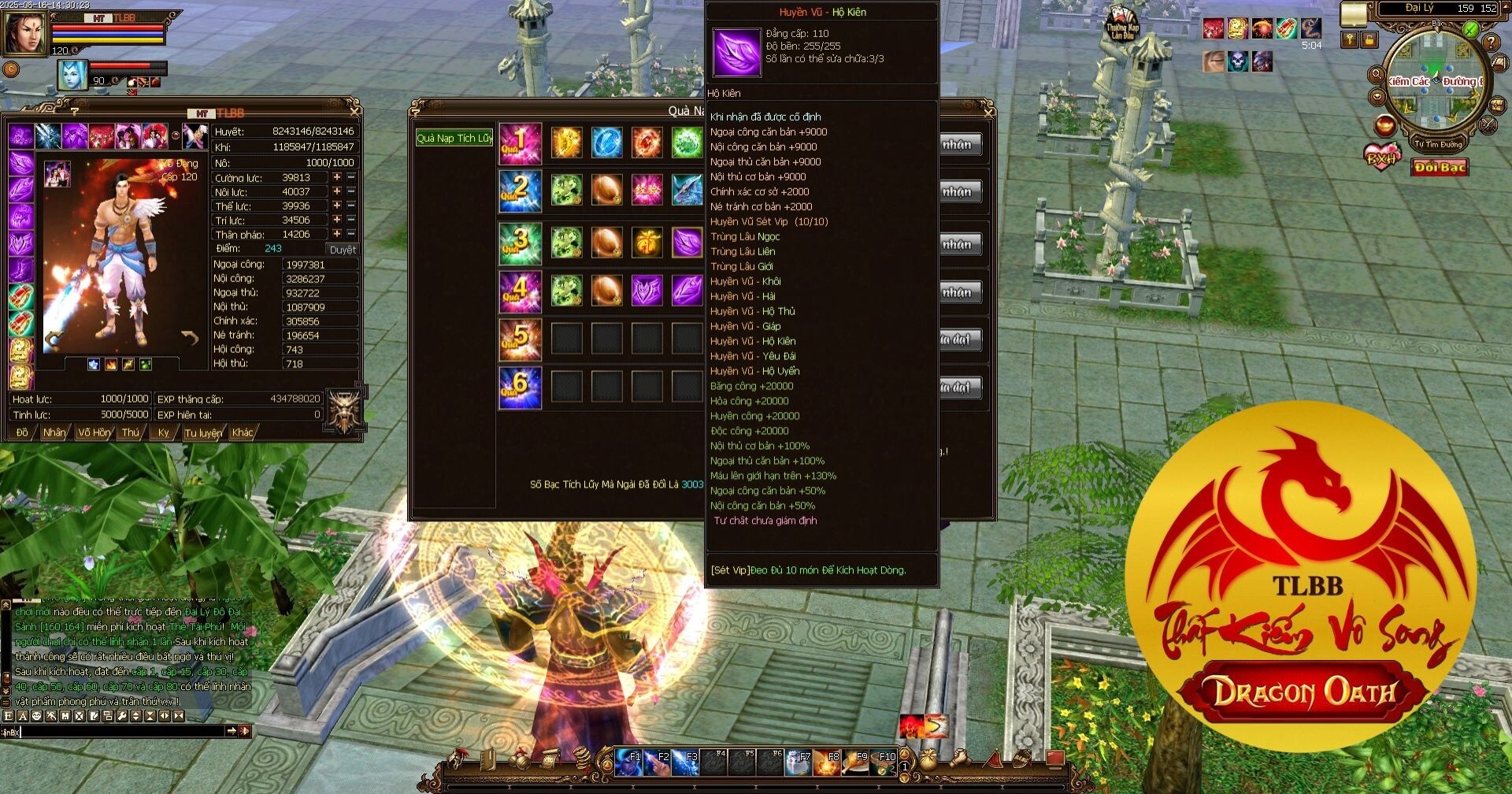
Task: Click the Quà 3 tier icon
Action: point(520,243)
